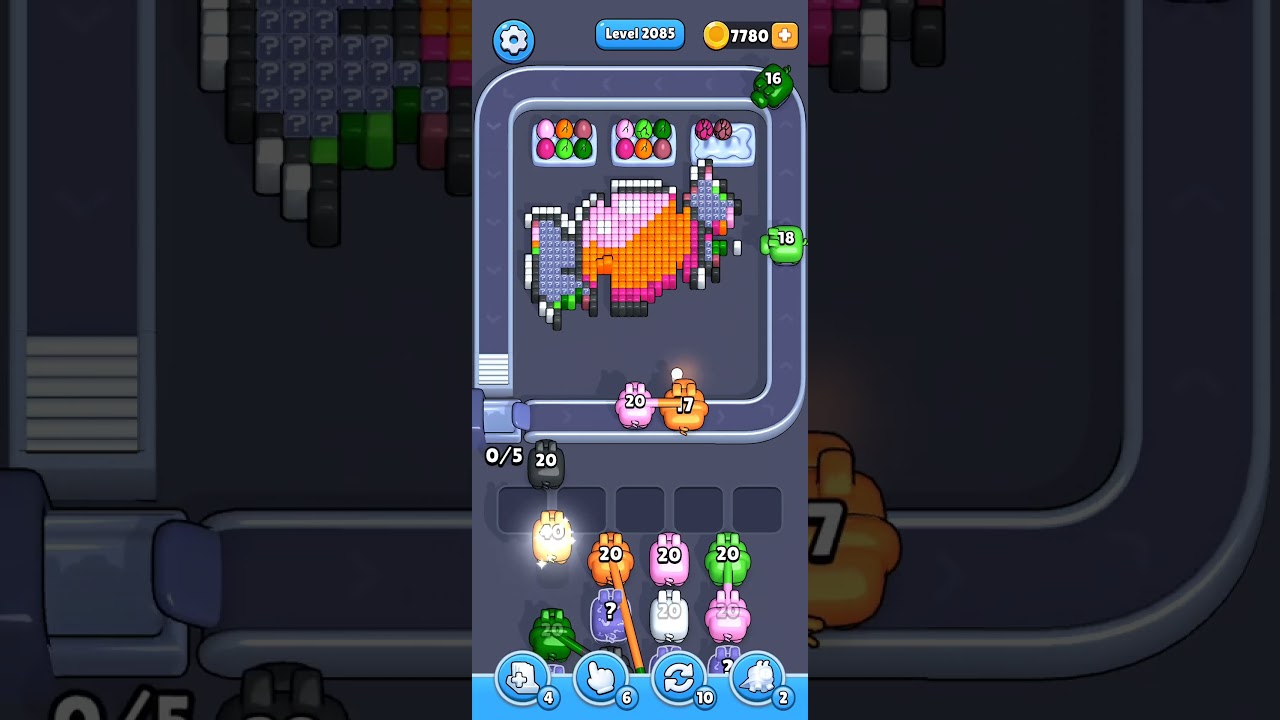Select the green creature numbered 16
The width and height of the screenshot is (1280, 720).
pyautogui.click(x=774, y=86)
